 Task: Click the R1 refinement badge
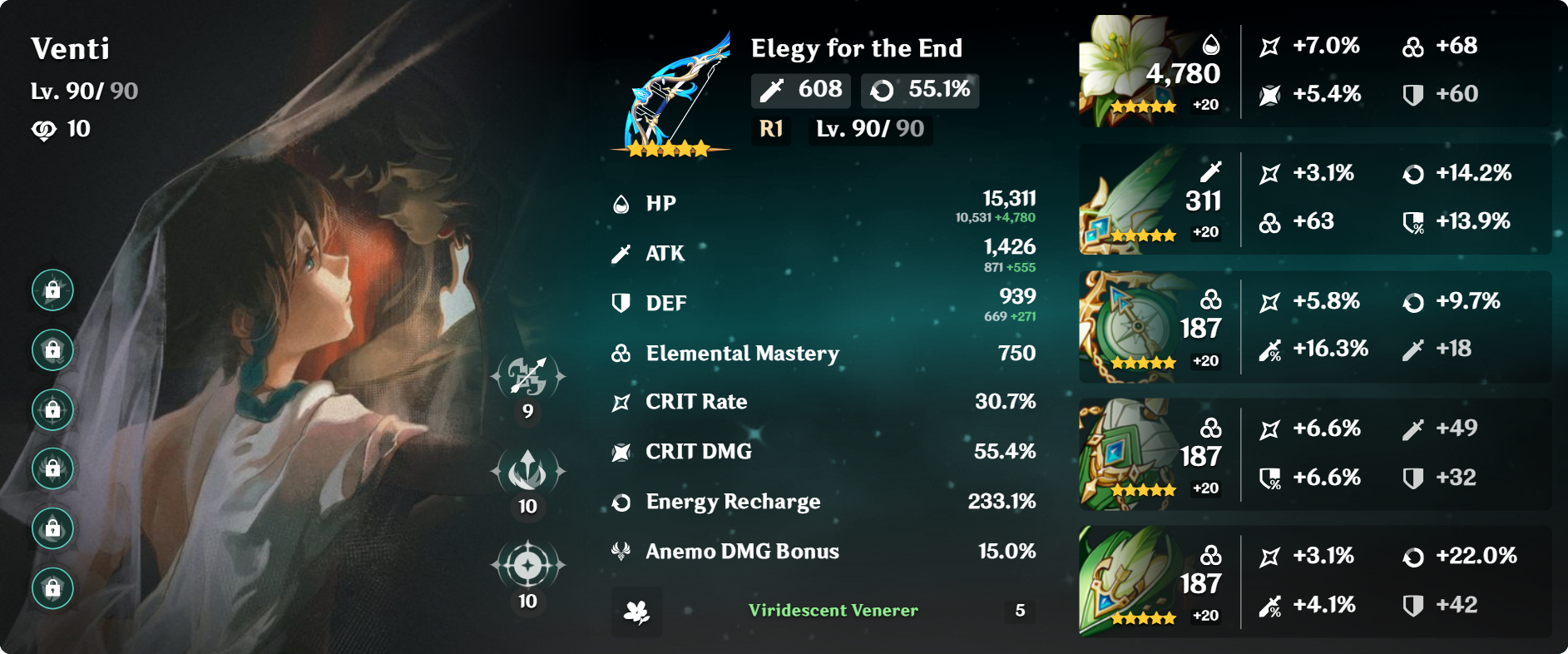click(770, 129)
